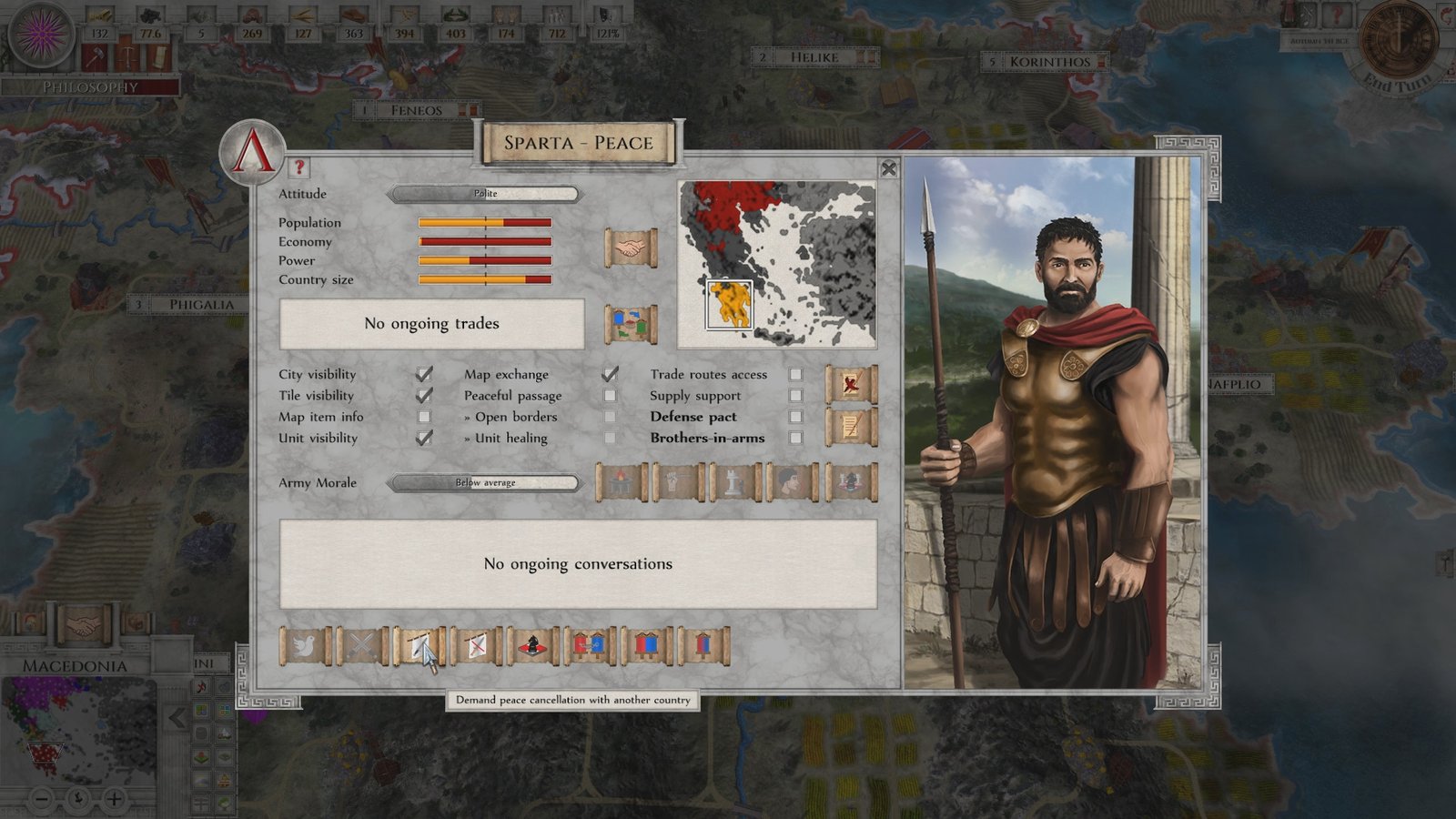Enable the Map item info checkbox
This screenshot has width=1456, height=819.
click(x=425, y=416)
